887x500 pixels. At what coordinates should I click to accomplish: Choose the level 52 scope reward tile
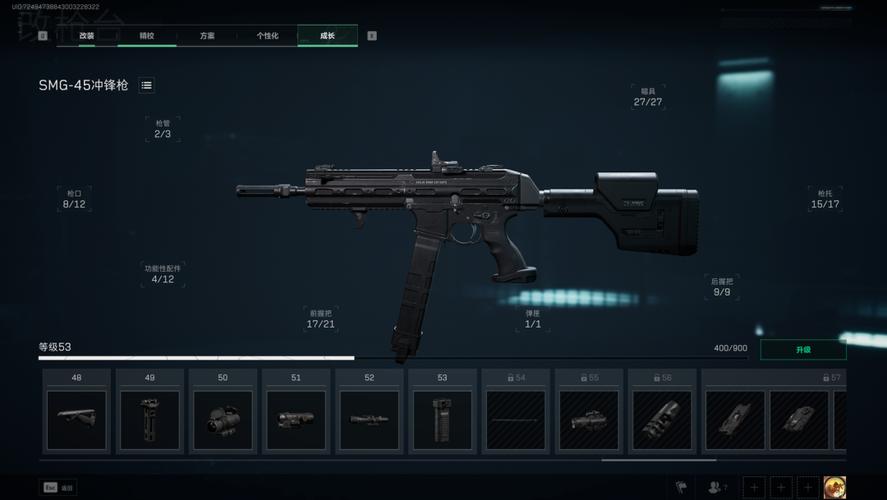pyautogui.click(x=369, y=420)
